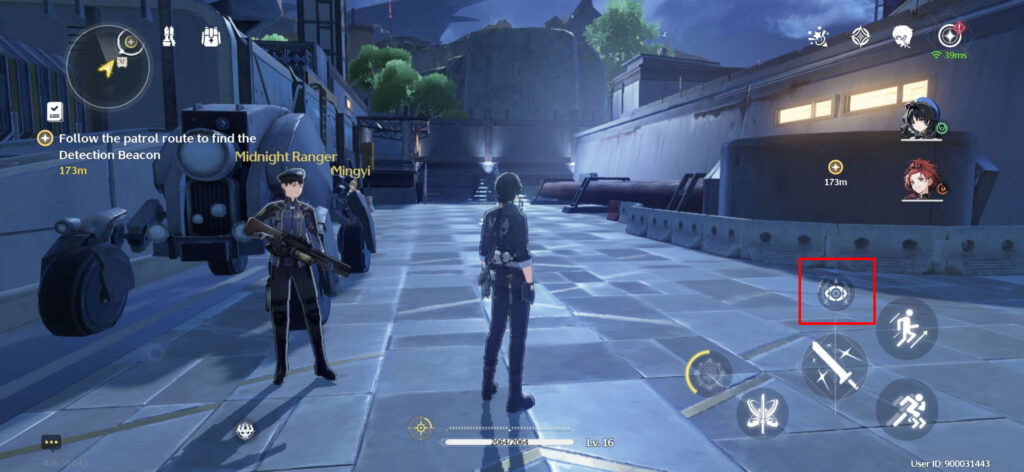1024x472 pixels.
Task: Open the chat speech-bubble icon
Action: [52, 442]
